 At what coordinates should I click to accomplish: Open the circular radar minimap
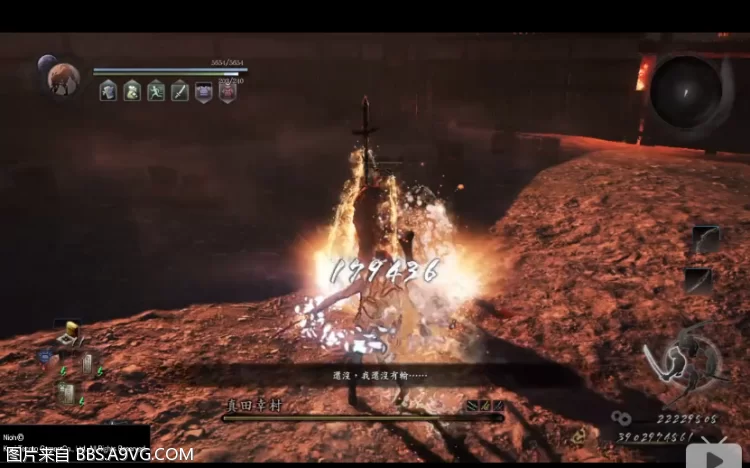coord(686,92)
